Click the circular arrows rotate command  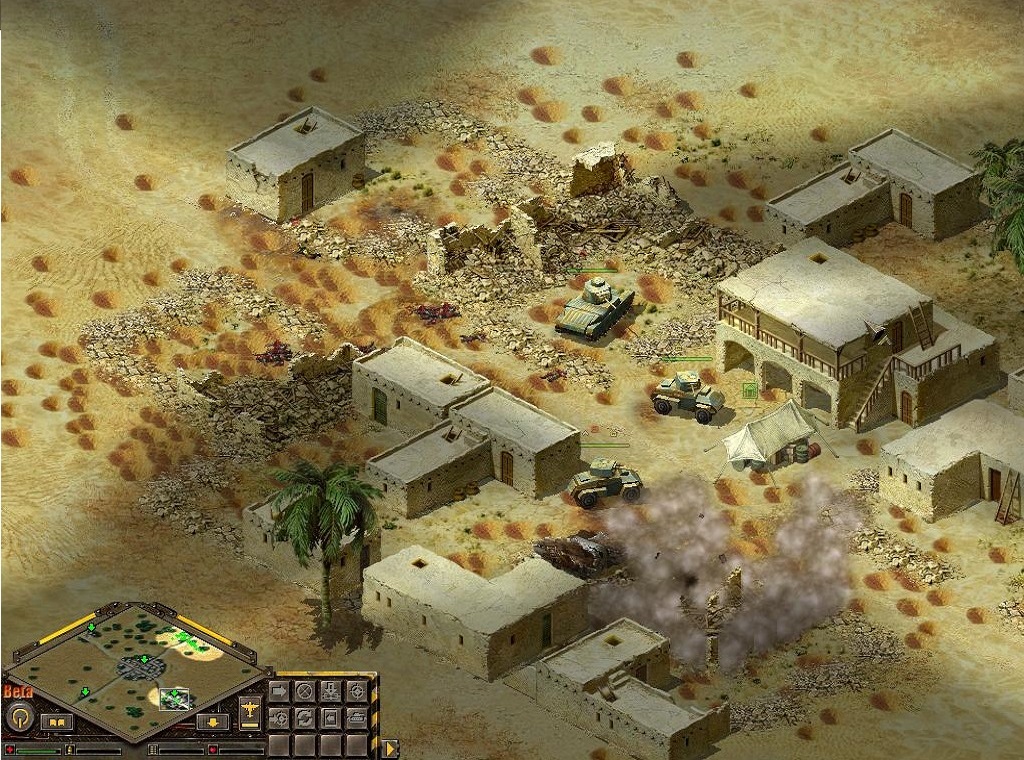(x=305, y=717)
